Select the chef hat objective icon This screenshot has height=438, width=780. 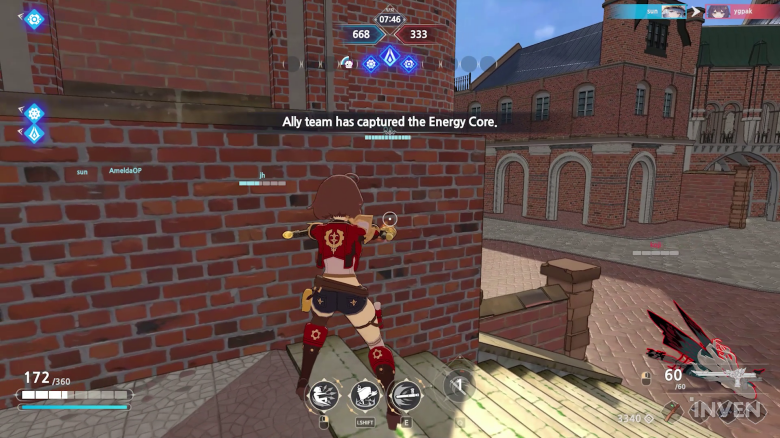347,64
